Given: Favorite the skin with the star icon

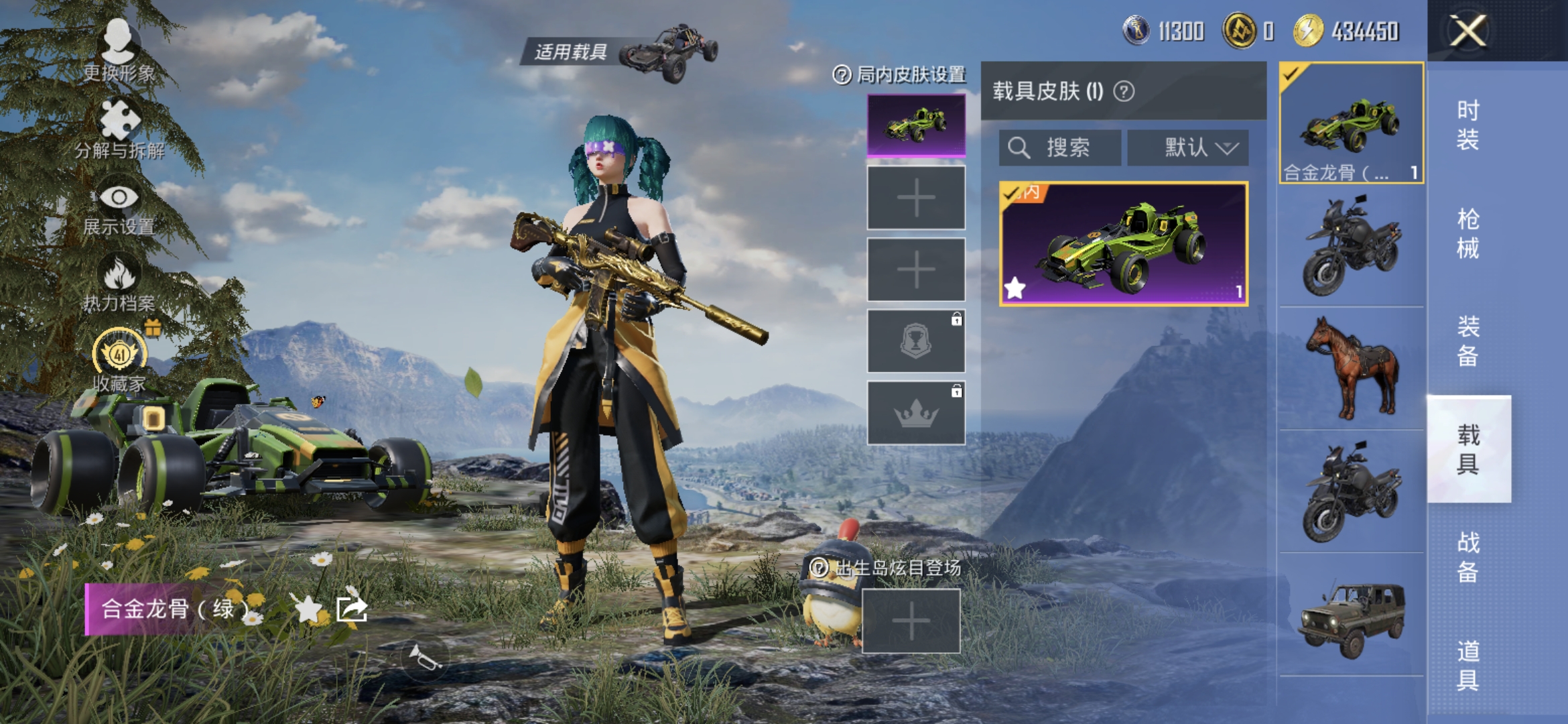Looking at the screenshot, I should pyautogui.click(x=308, y=609).
